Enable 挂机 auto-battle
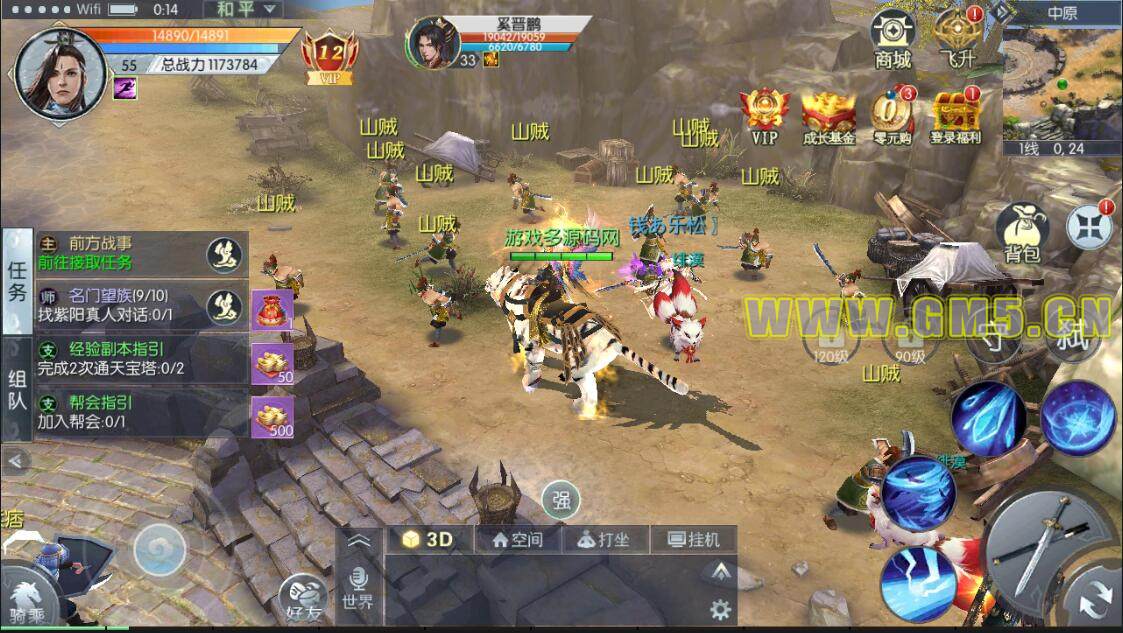1123x633 pixels. coord(692,540)
